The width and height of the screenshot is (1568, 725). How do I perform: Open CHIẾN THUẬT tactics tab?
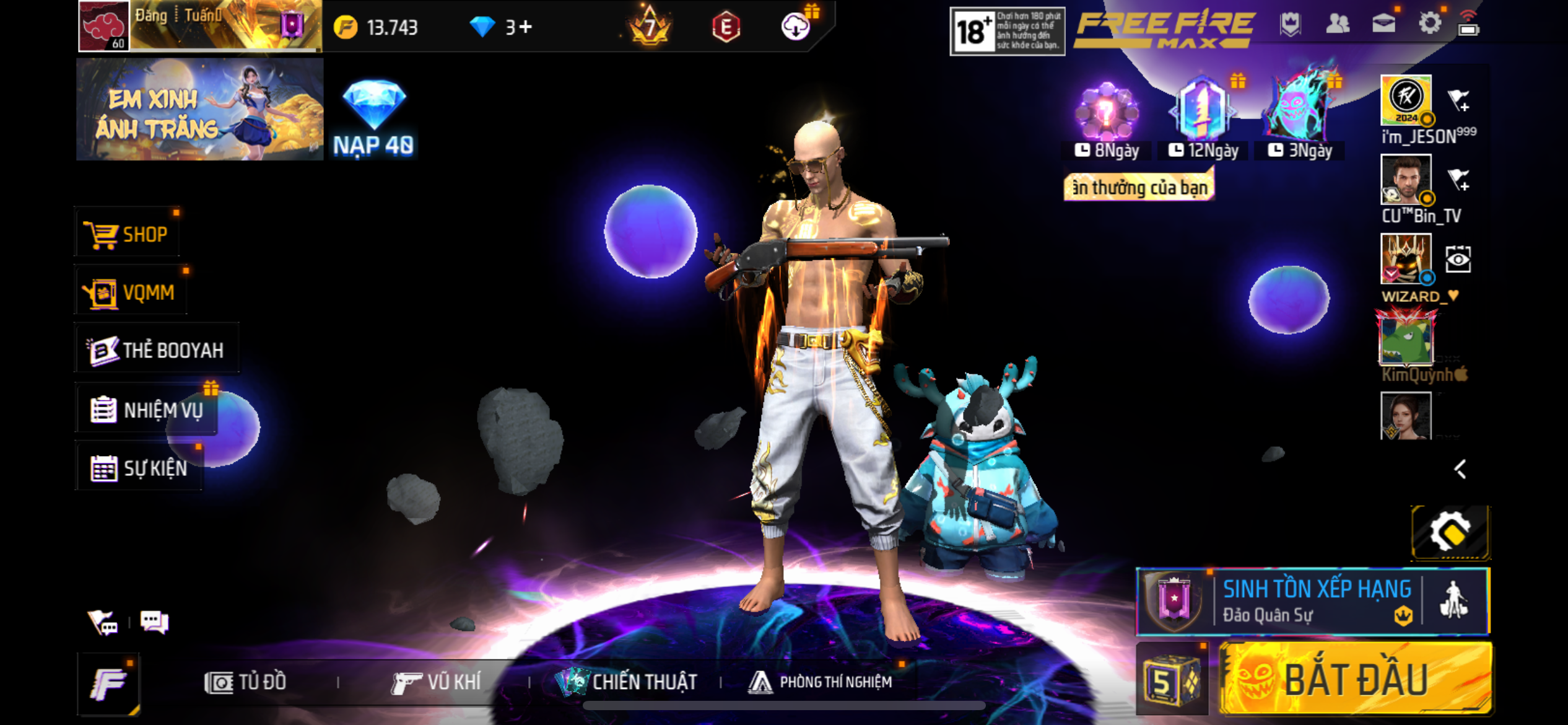[627, 682]
